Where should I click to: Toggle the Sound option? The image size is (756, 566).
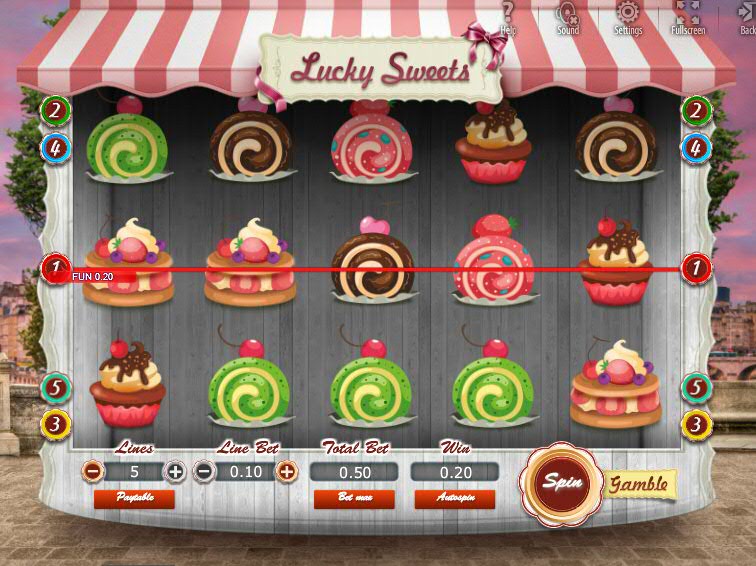[568, 16]
